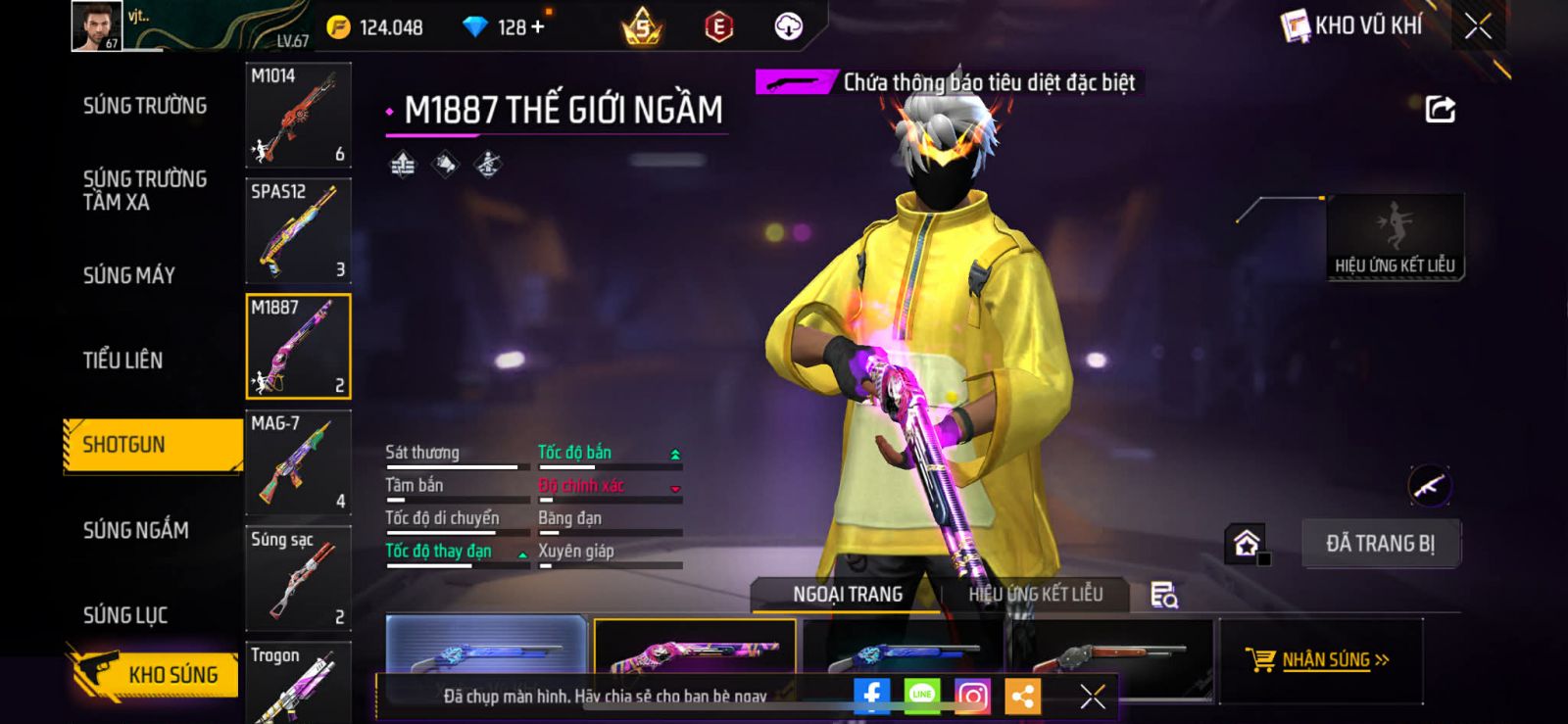Select the SÚNG TRƯỜNG weapon category
The height and width of the screenshot is (724, 1568).
145,106
